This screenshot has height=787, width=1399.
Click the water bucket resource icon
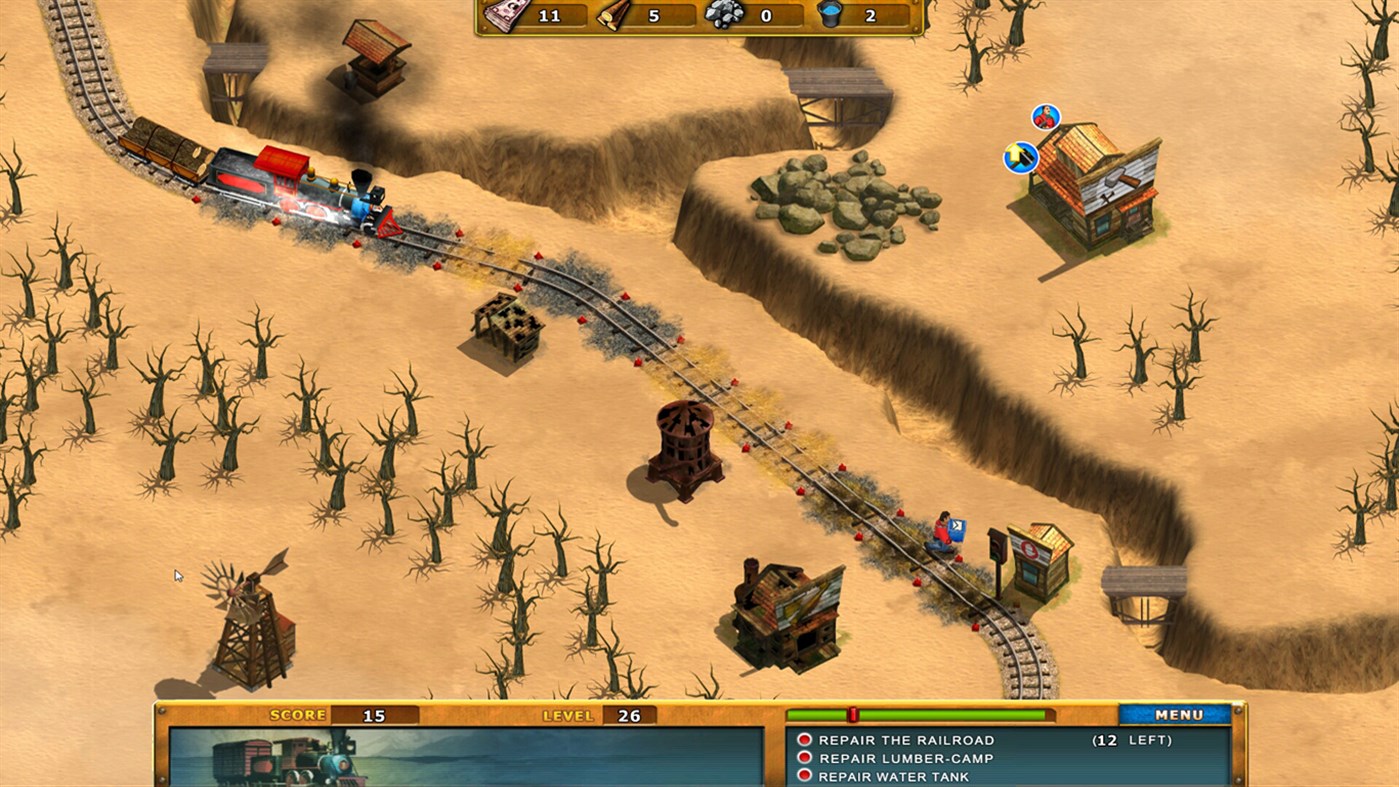point(830,15)
